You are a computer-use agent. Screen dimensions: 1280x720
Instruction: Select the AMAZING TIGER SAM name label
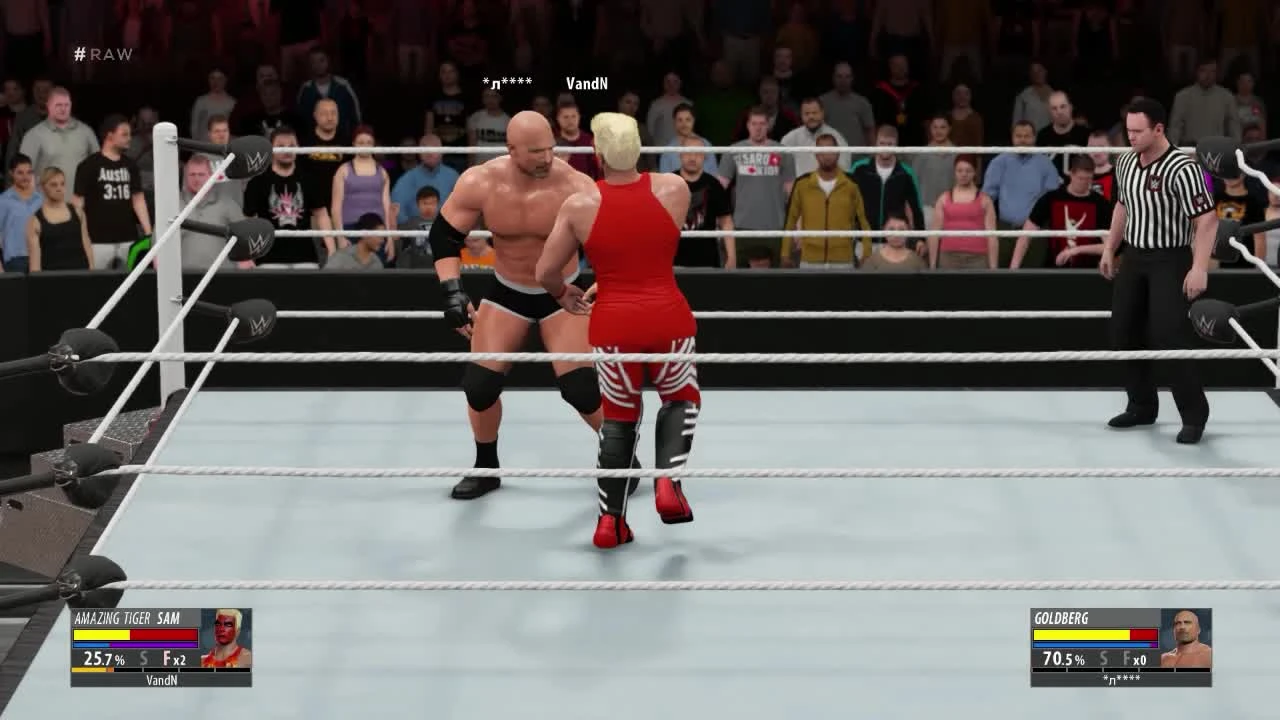pyautogui.click(x=126, y=618)
